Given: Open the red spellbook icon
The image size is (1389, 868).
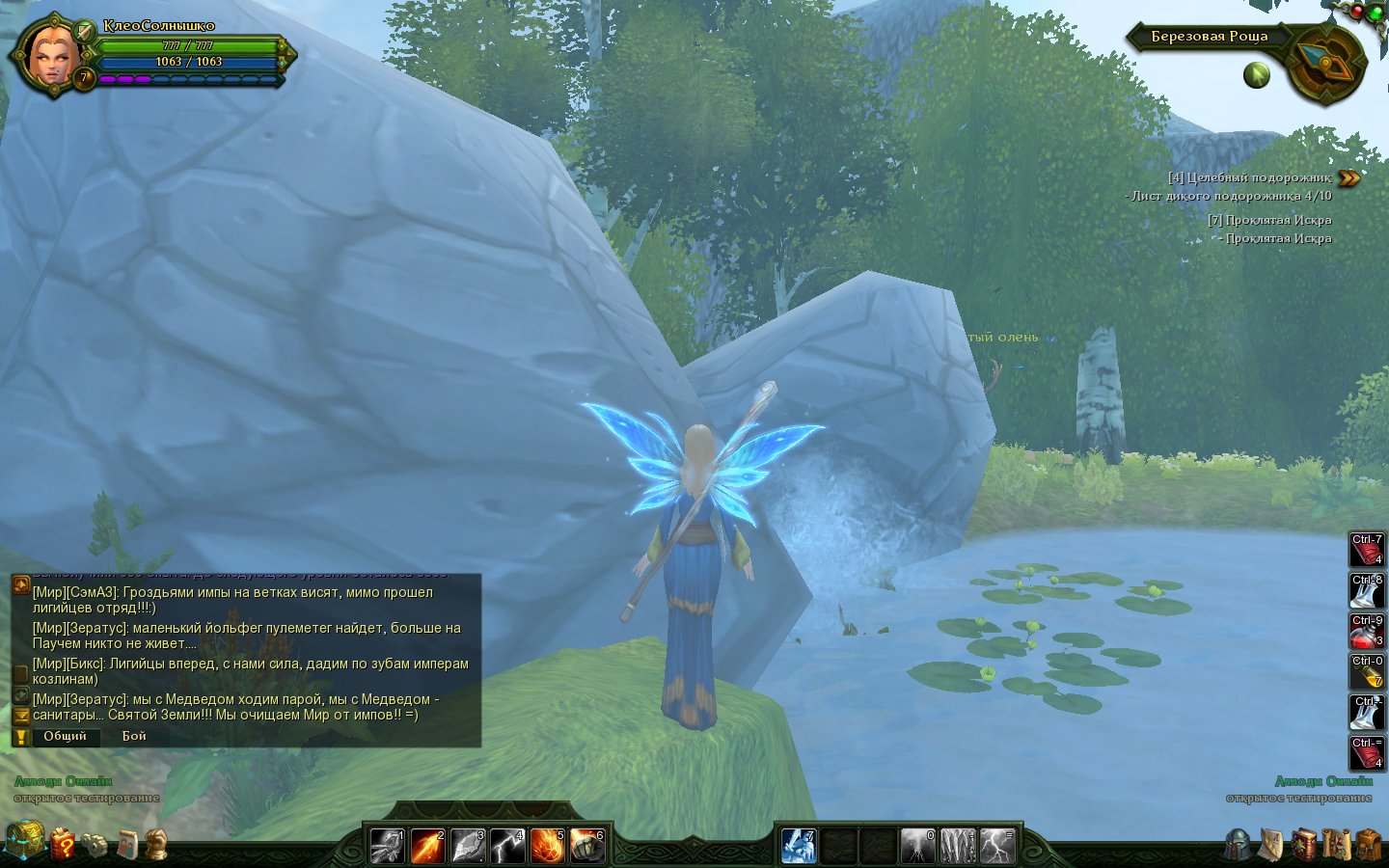Looking at the screenshot, I should (x=1304, y=844).
